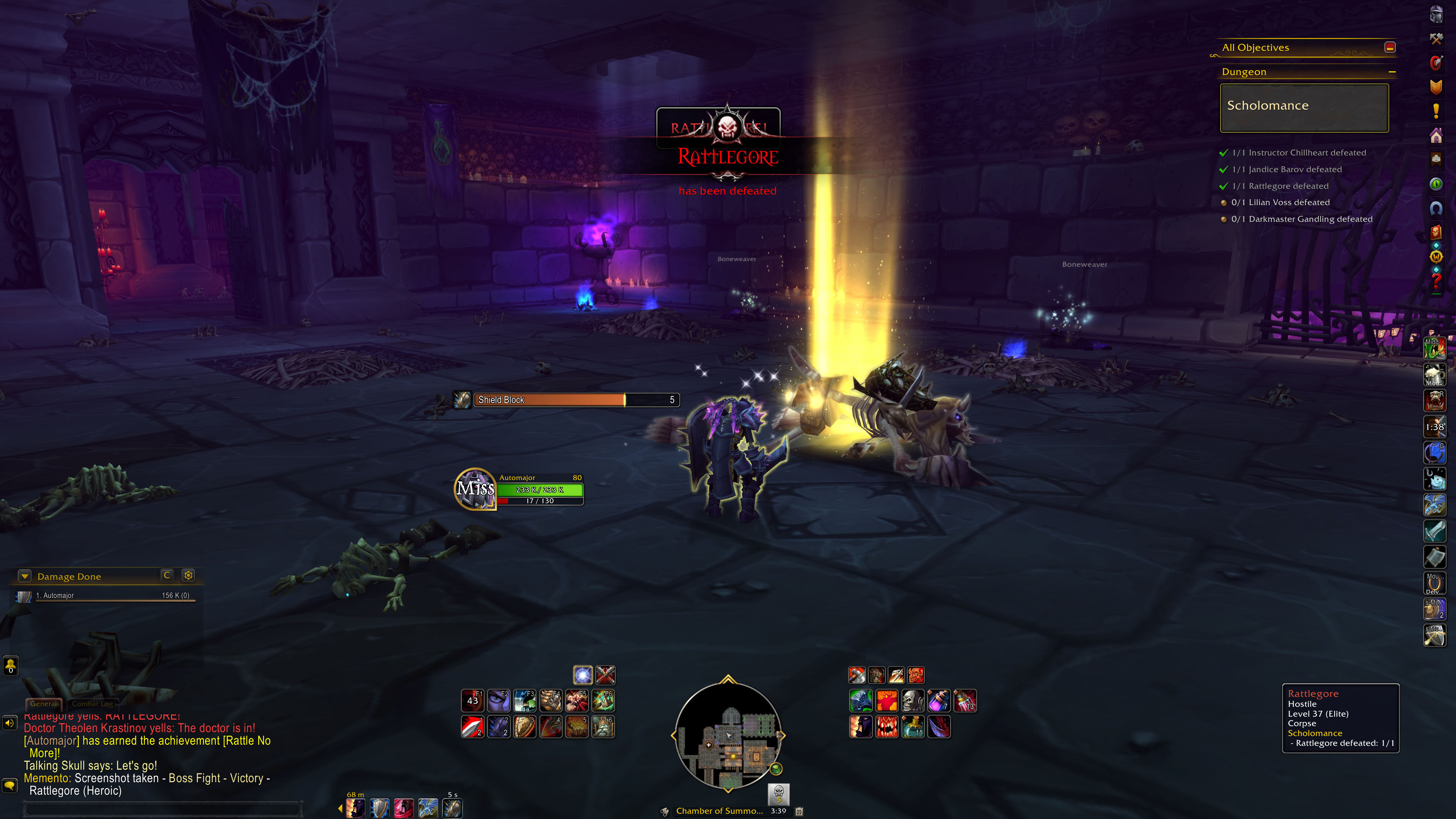1456x819 pixels.
Task: Open the Collections horseshoe icon
Action: click(1436, 209)
